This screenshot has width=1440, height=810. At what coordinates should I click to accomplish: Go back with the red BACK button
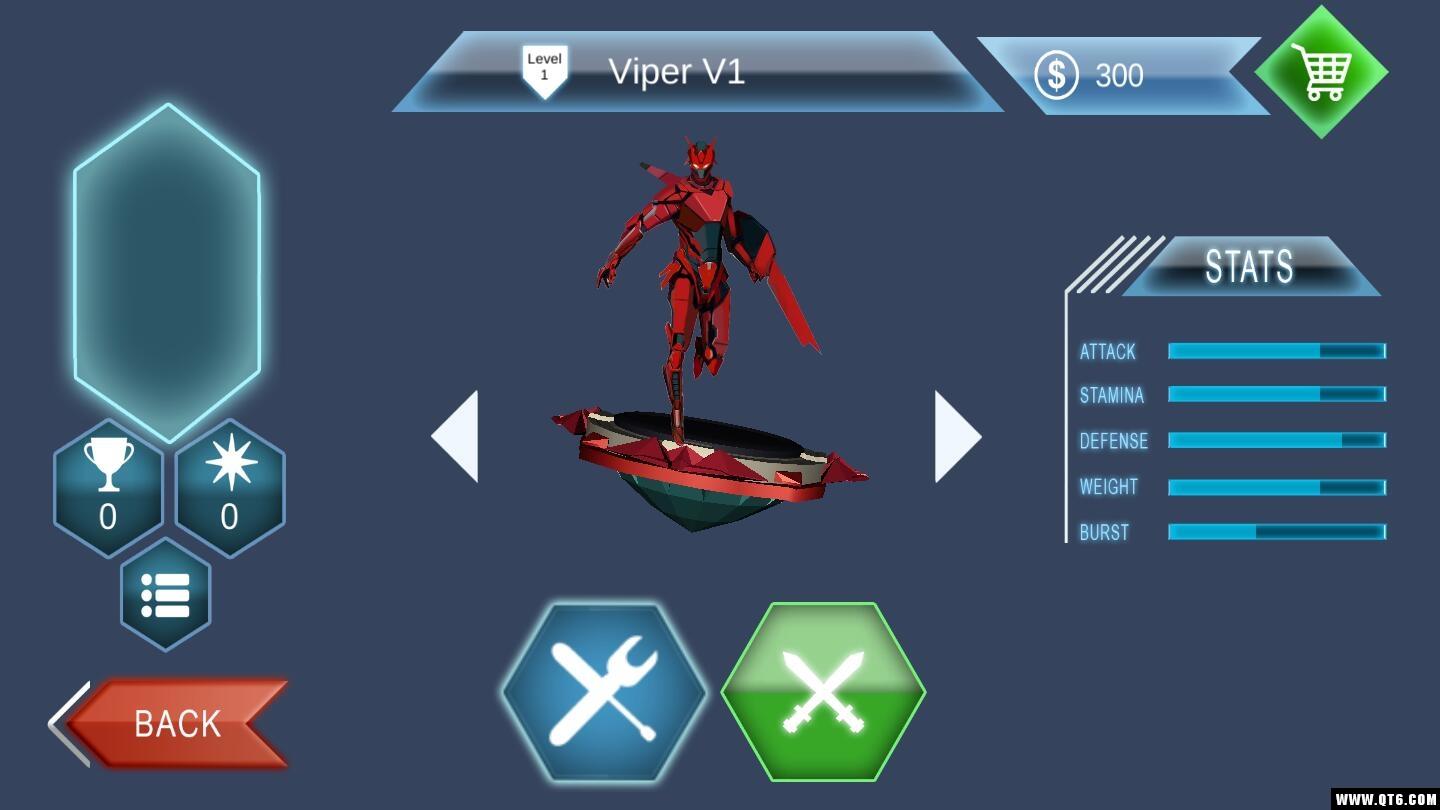click(x=176, y=723)
